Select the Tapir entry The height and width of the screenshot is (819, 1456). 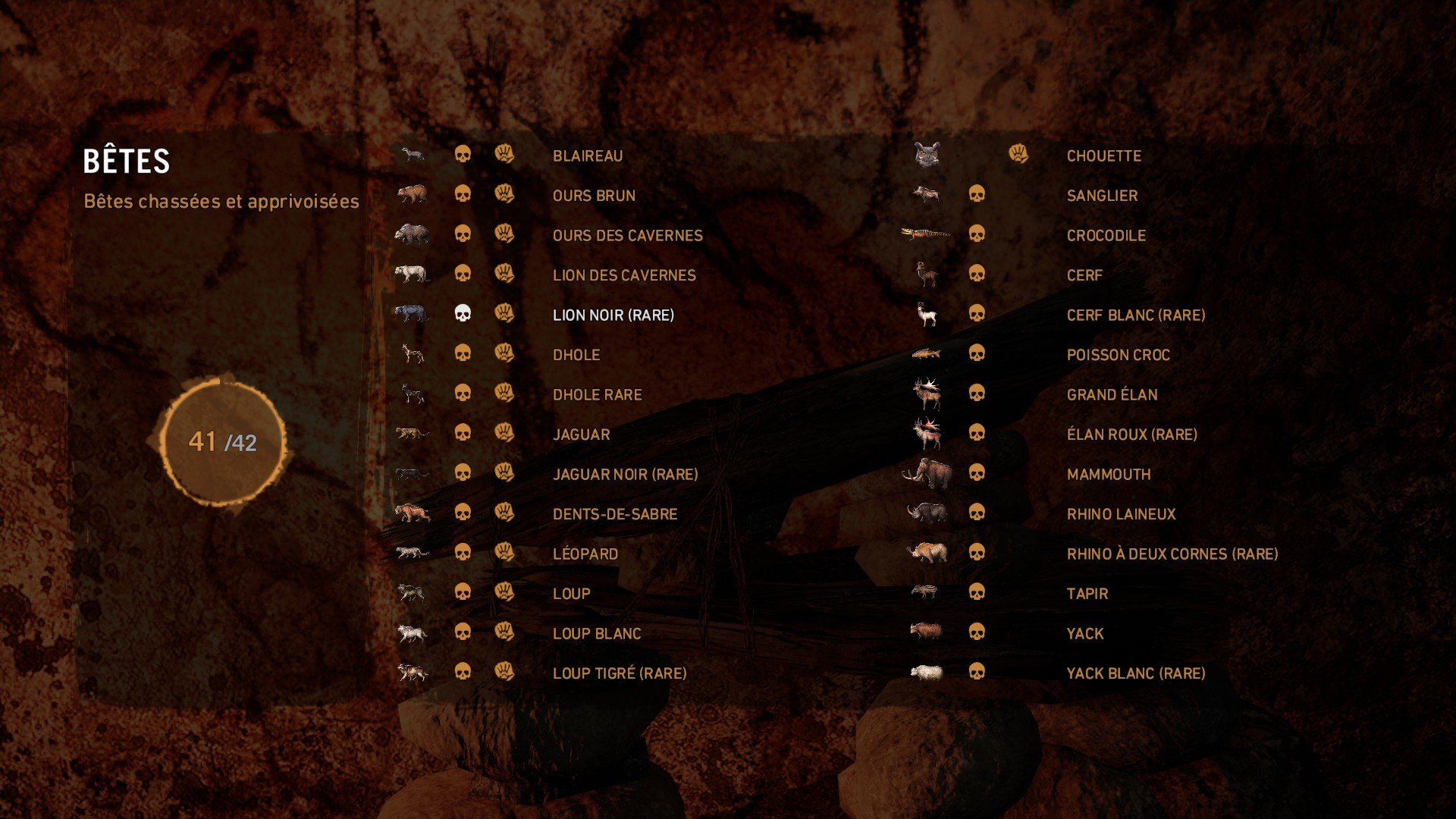[x=1087, y=594]
